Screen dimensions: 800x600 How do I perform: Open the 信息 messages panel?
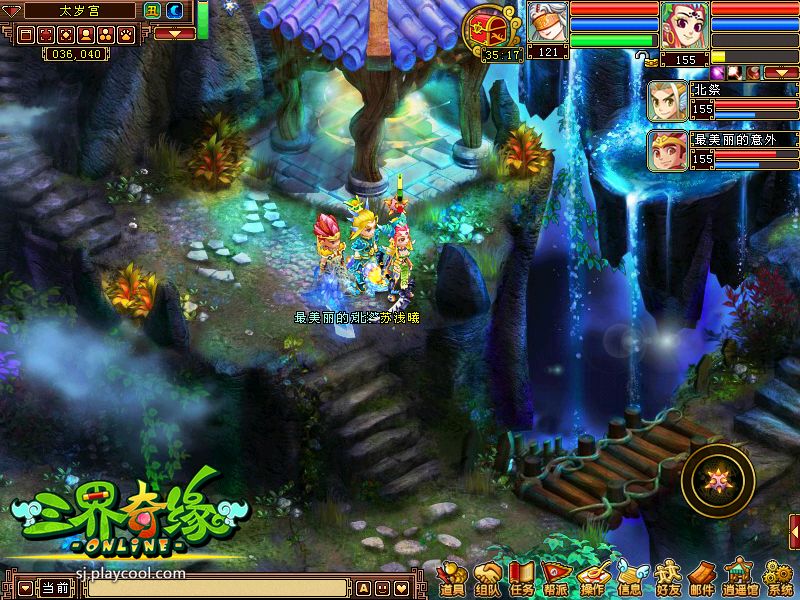point(629,579)
